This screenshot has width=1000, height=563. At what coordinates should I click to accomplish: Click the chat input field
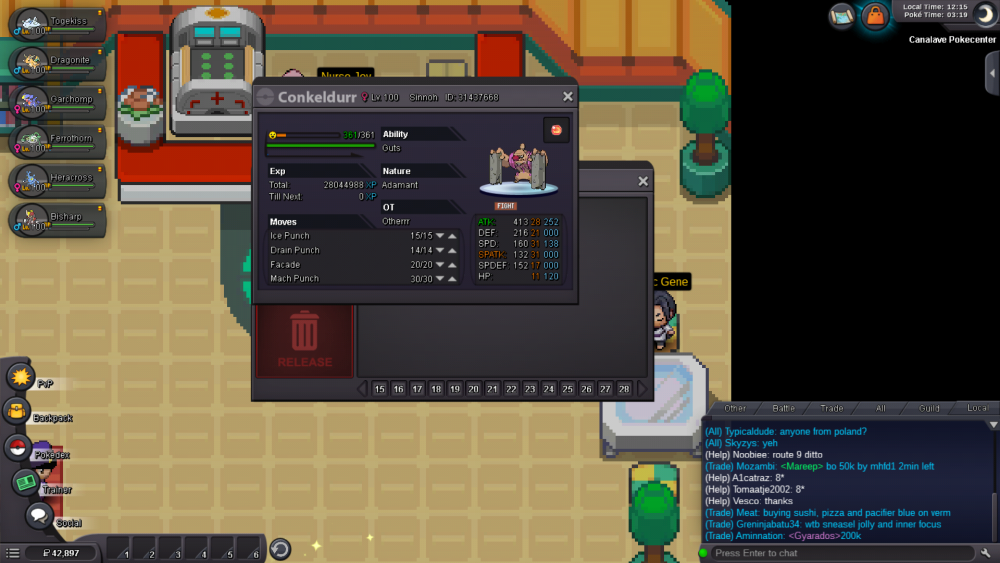(x=840, y=553)
